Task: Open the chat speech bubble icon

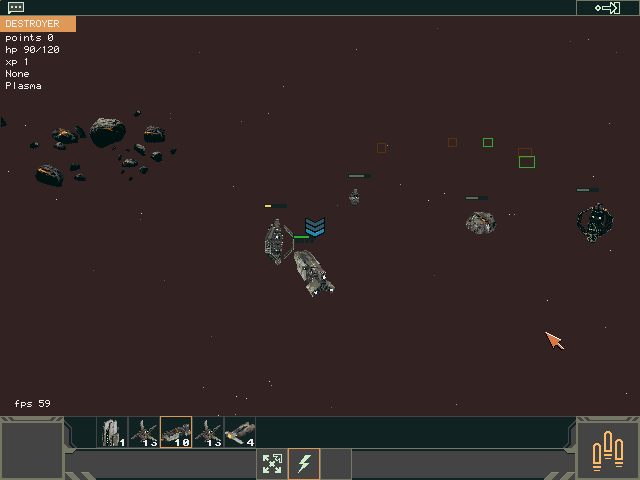Action: tap(16, 7)
